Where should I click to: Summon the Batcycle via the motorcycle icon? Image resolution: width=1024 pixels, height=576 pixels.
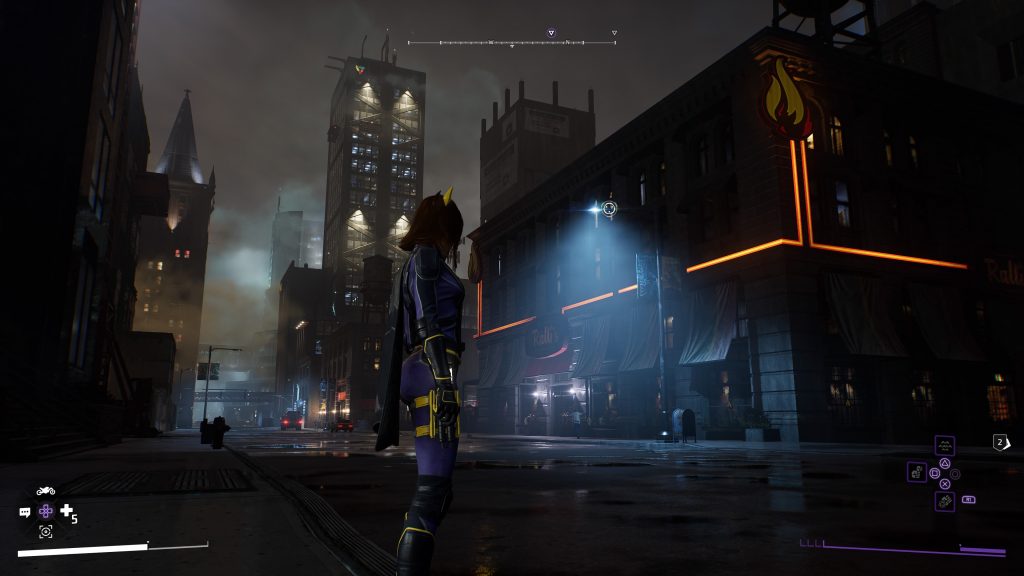click(x=46, y=491)
